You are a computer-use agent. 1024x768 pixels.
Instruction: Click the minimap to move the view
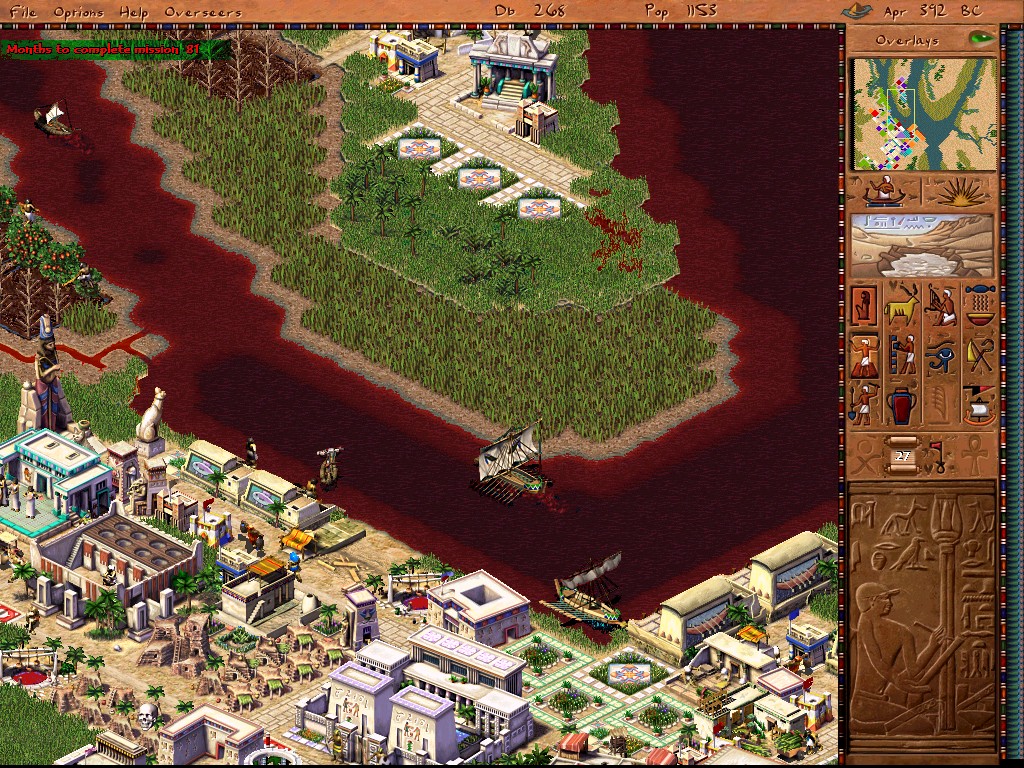[x=923, y=113]
